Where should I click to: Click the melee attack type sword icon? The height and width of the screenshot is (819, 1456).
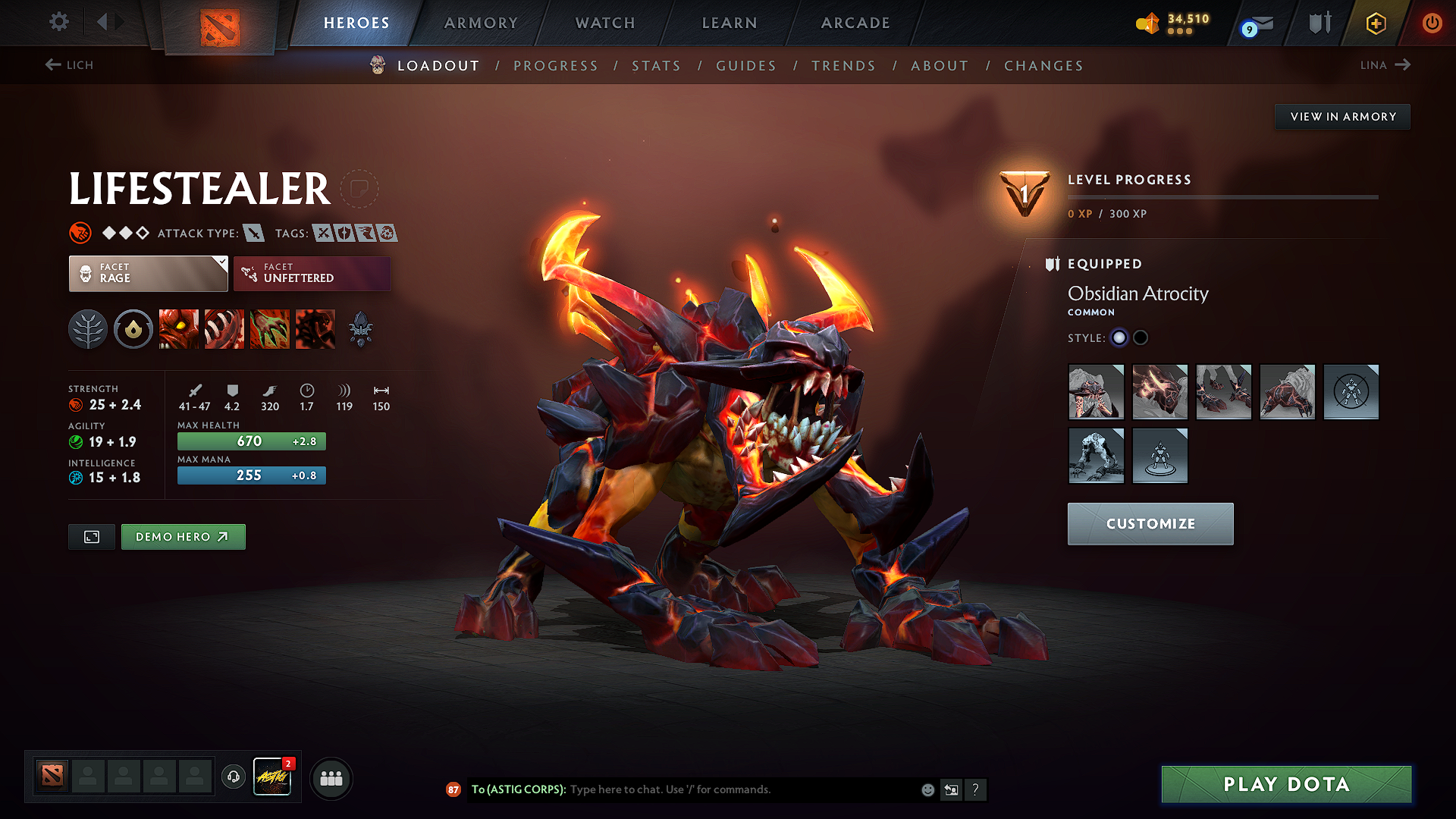[x=254, y=234]
